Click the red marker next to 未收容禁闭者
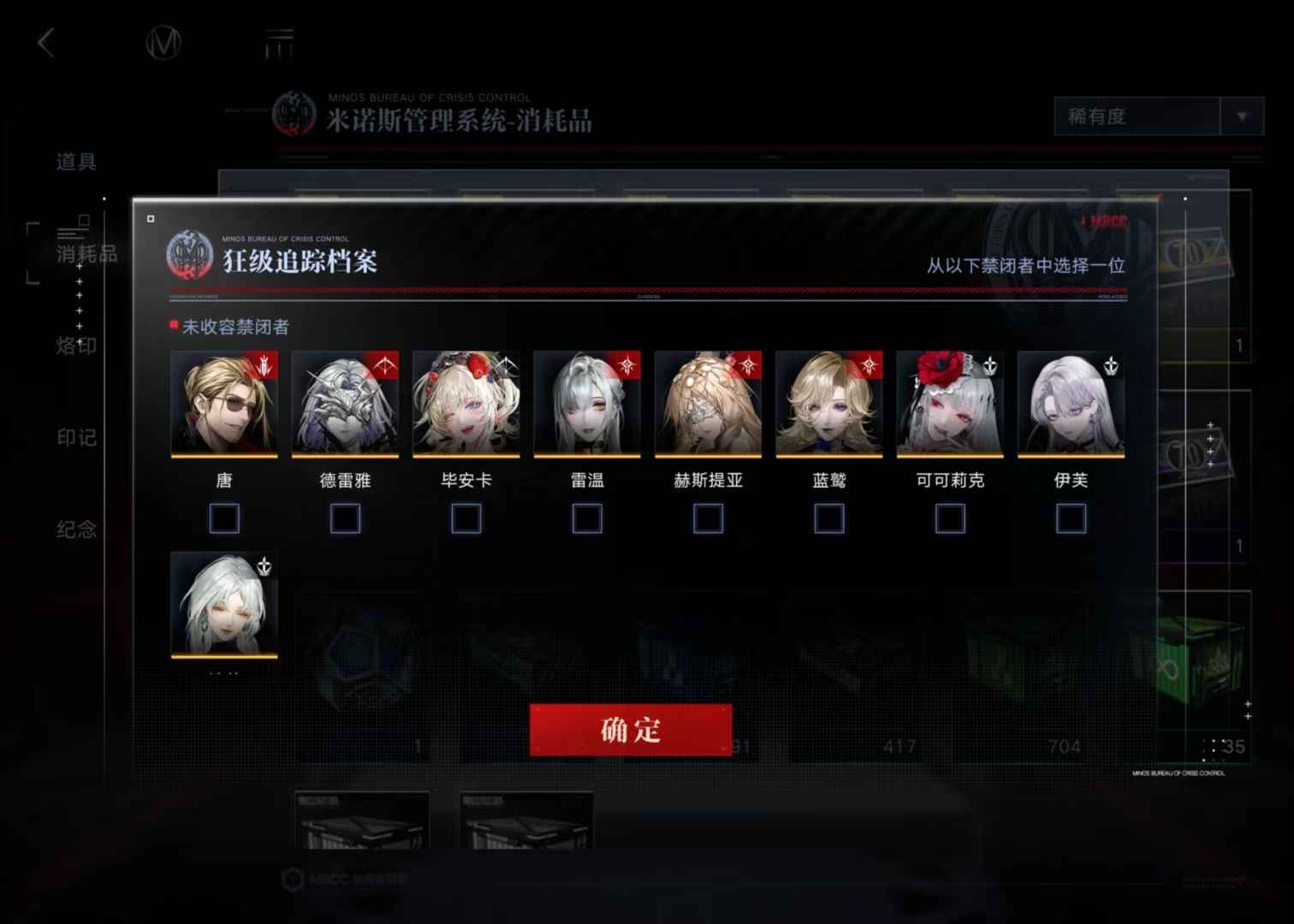Viewport: 1294px width, 924px height. (x=171, y=326)
